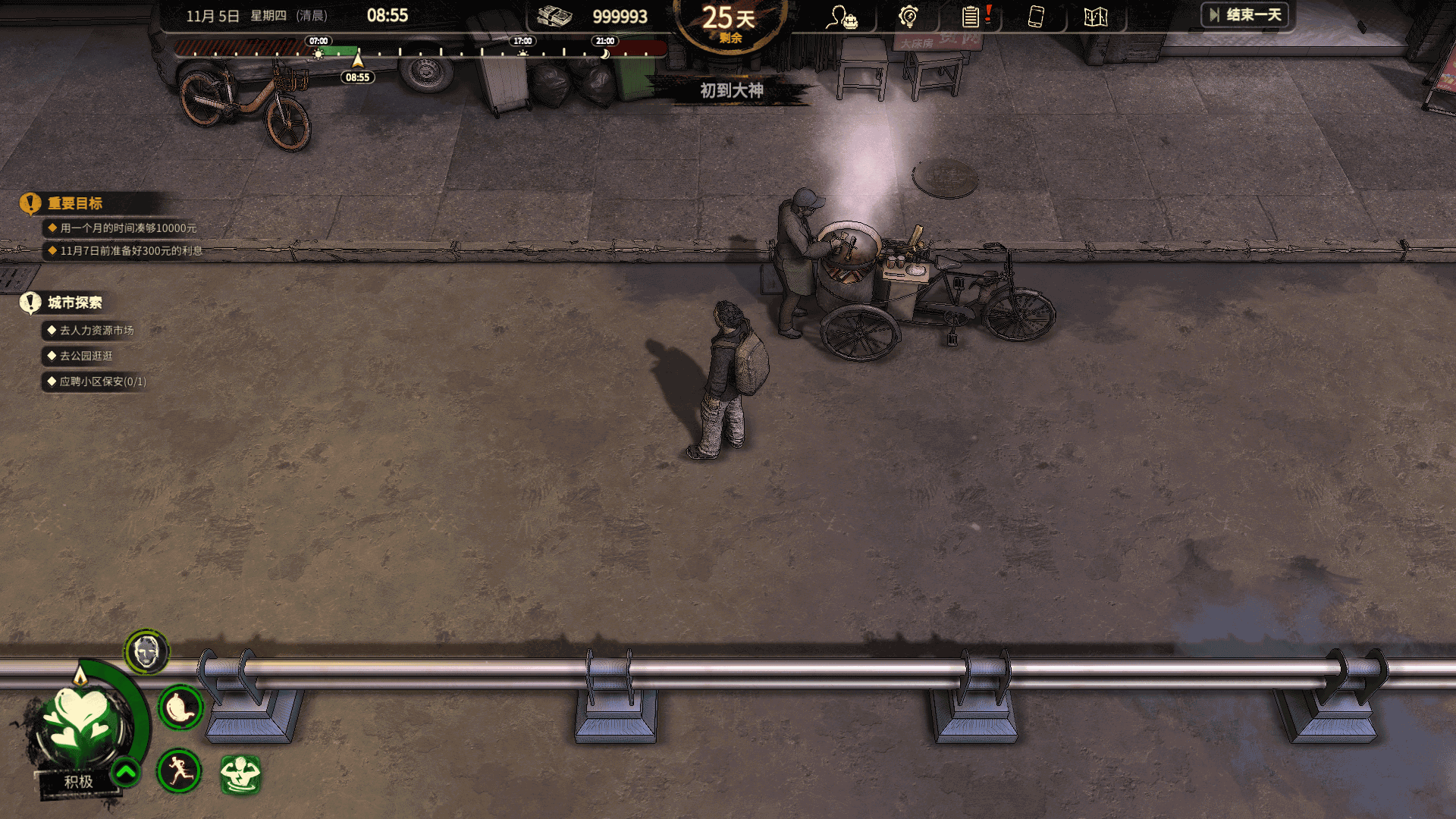Click the face status icon
Screen dimensions: 1456x819
point(146,651)
